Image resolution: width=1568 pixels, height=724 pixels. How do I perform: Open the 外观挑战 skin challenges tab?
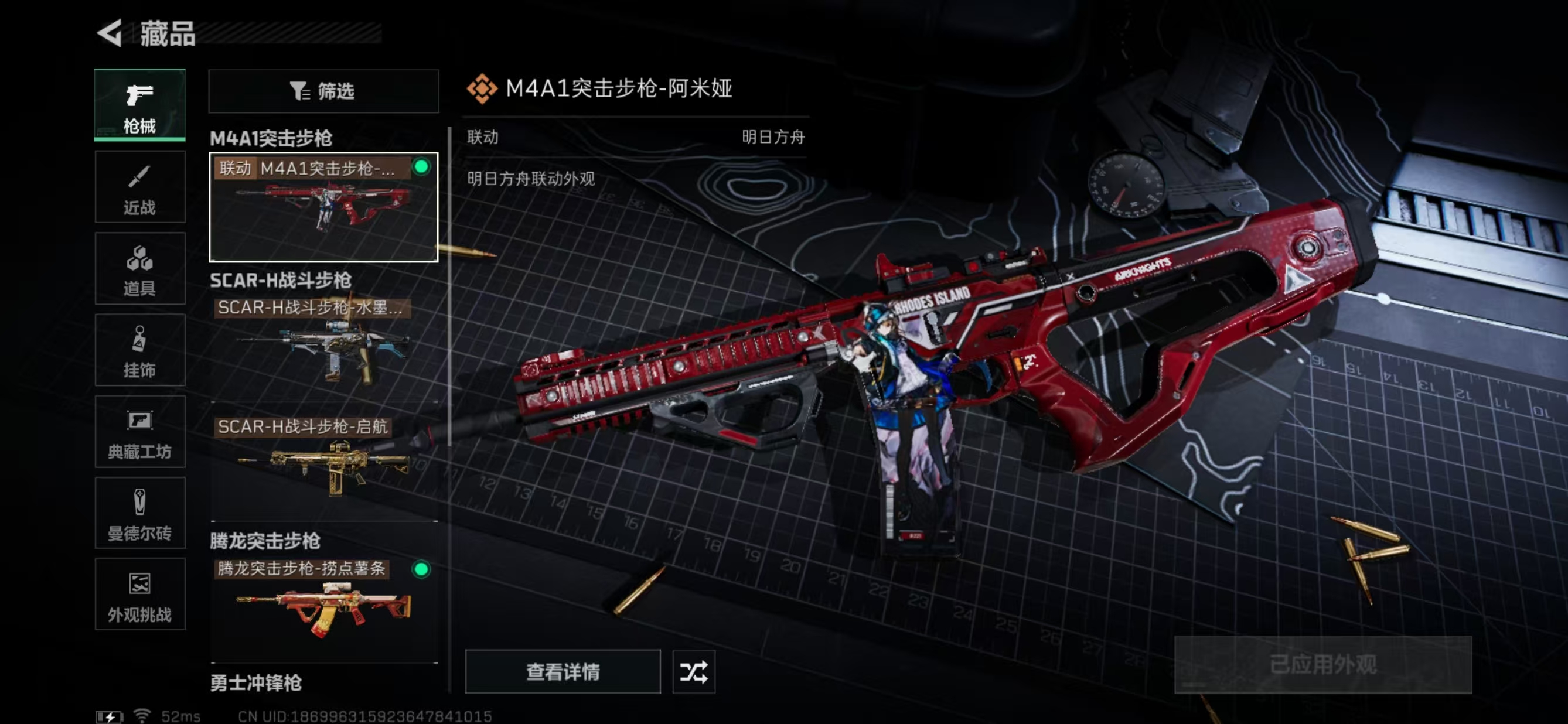coord(139,595)
